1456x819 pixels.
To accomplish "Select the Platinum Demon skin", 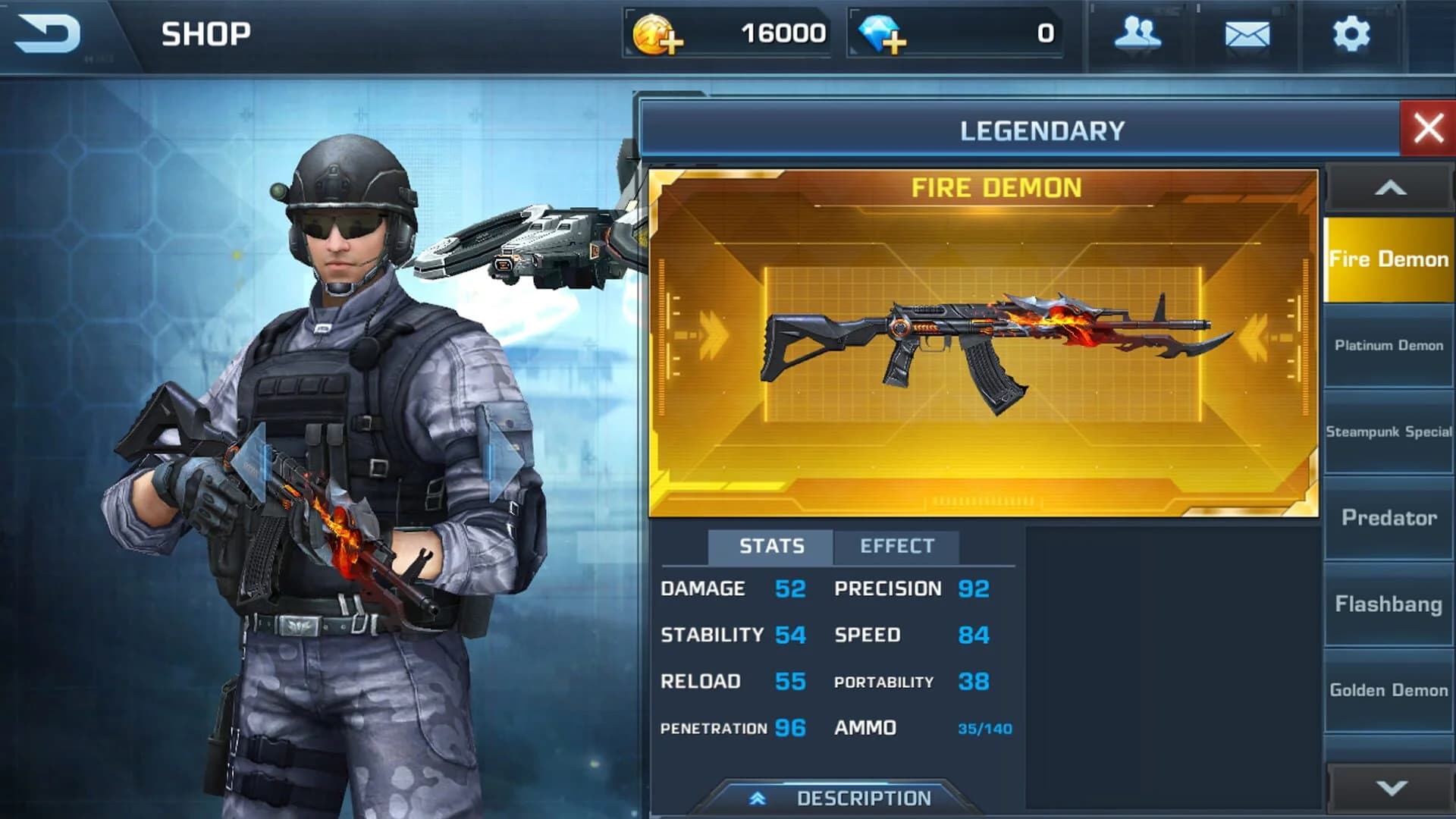I will [1387, 345].
